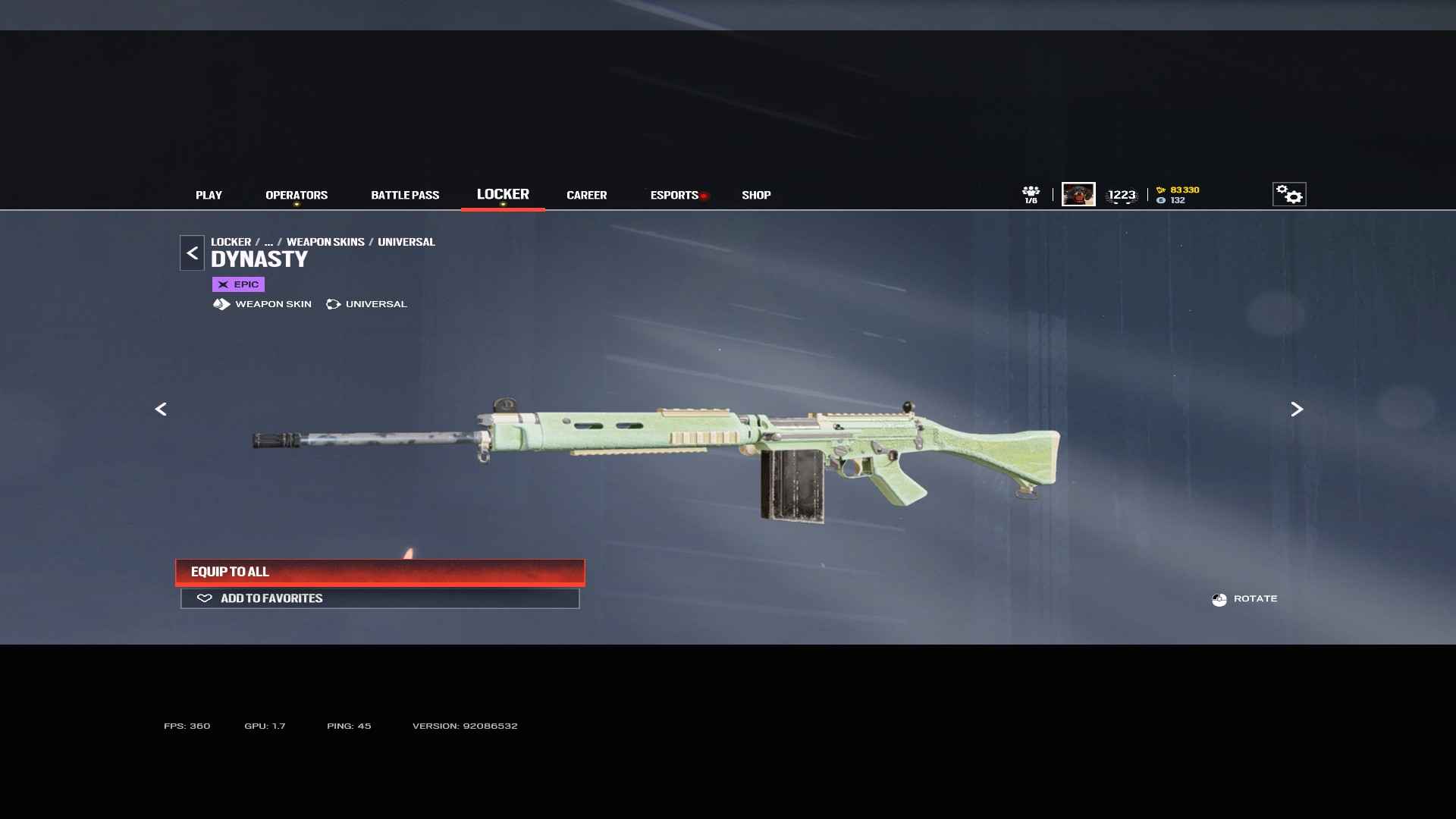This screenshot has width=1456, height=819.
Task: Show the next weapon skin
Action: 1297,409
